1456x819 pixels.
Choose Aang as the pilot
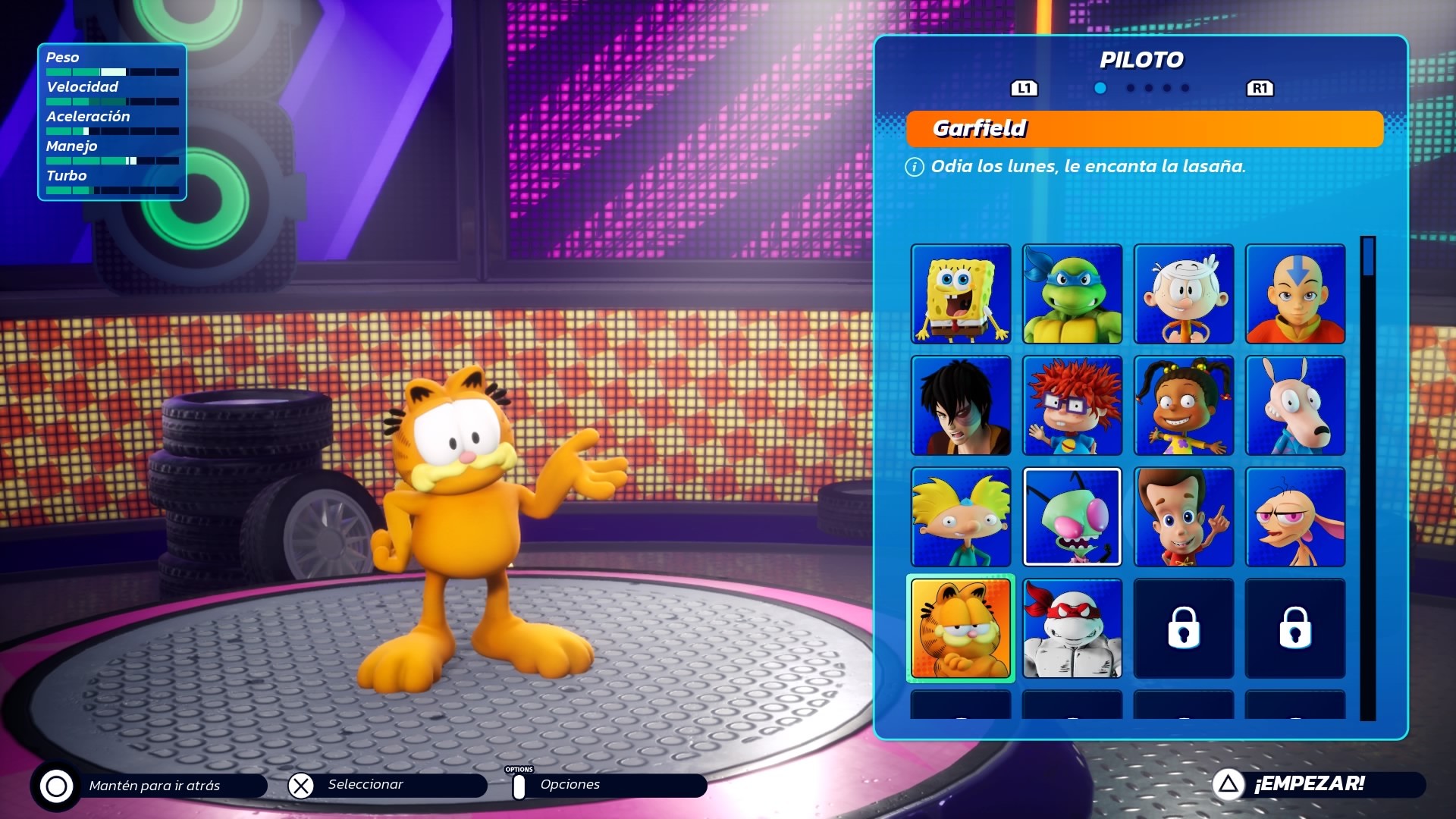pos(1294,295)
